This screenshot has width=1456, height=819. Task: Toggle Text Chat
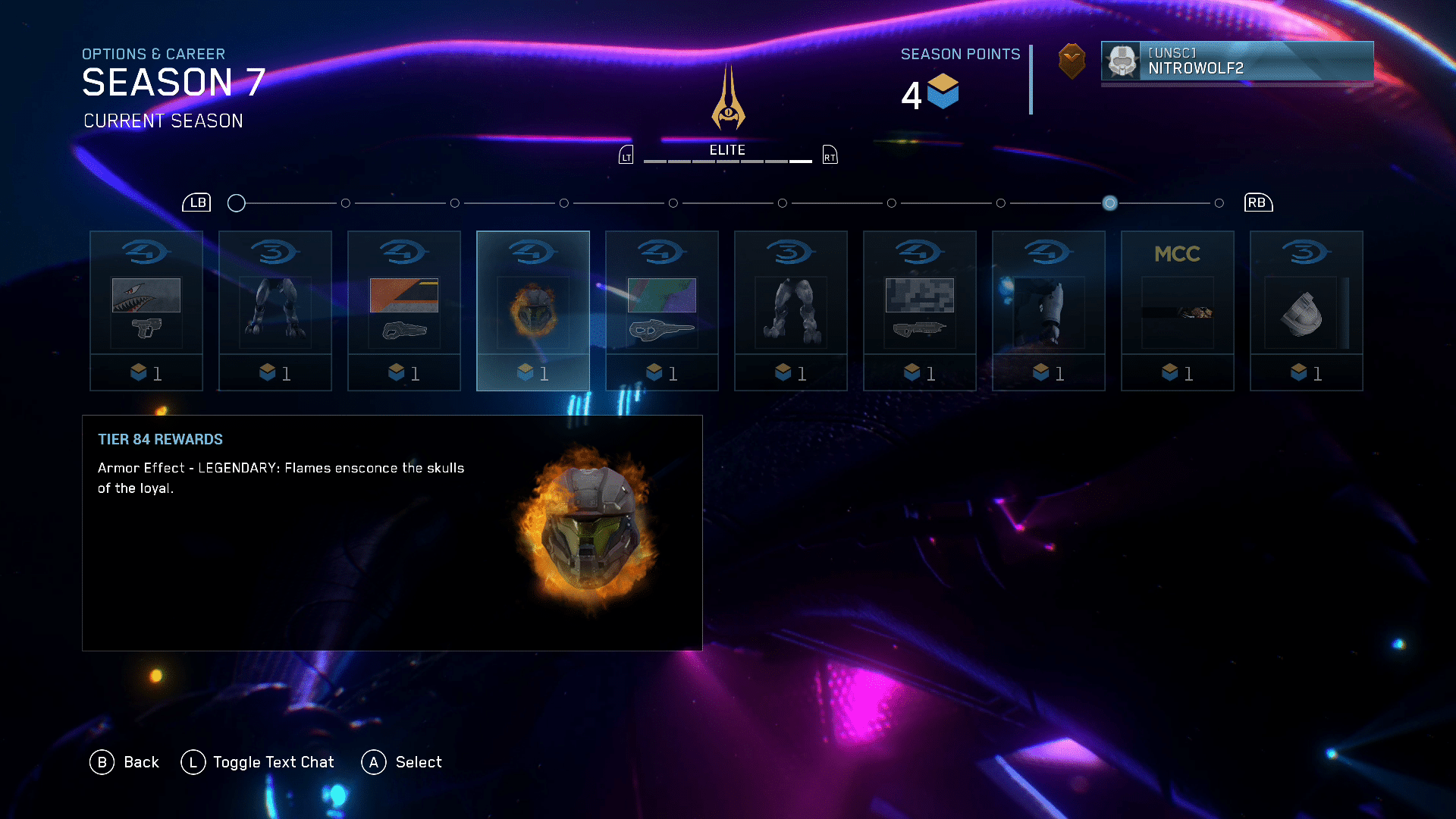pyautogui.click(x=258, y=762)
